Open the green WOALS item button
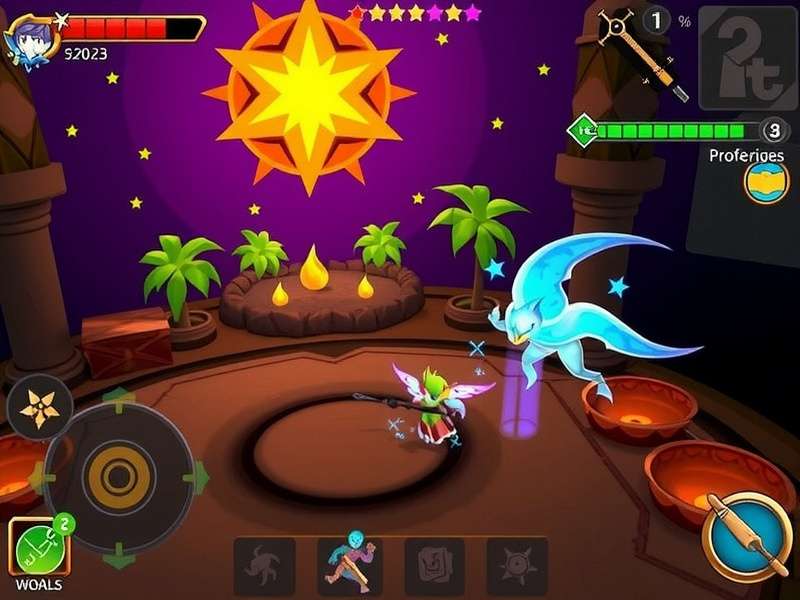This screenshot has height=600, width=800. click(39, 547)
